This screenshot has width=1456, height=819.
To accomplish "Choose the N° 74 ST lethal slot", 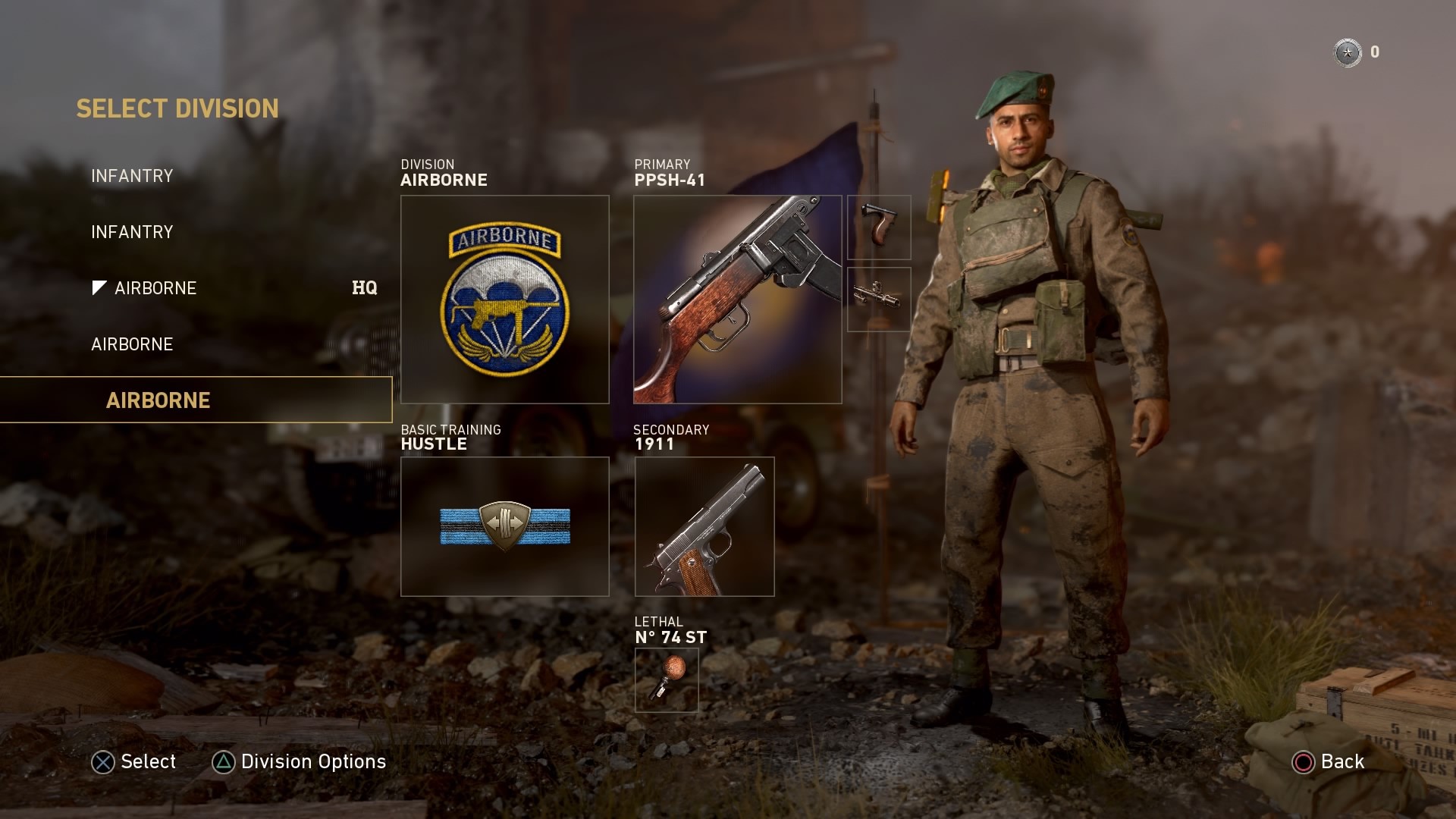I will click(667, 680).
